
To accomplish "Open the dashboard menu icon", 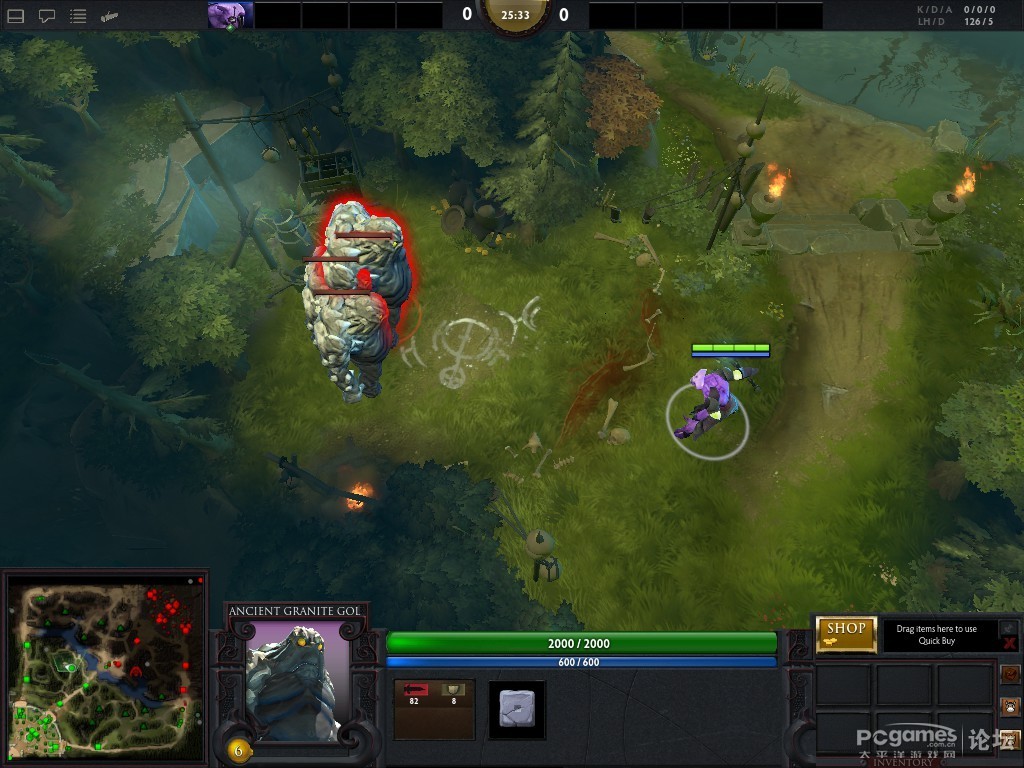I will (x=16, y=16).
